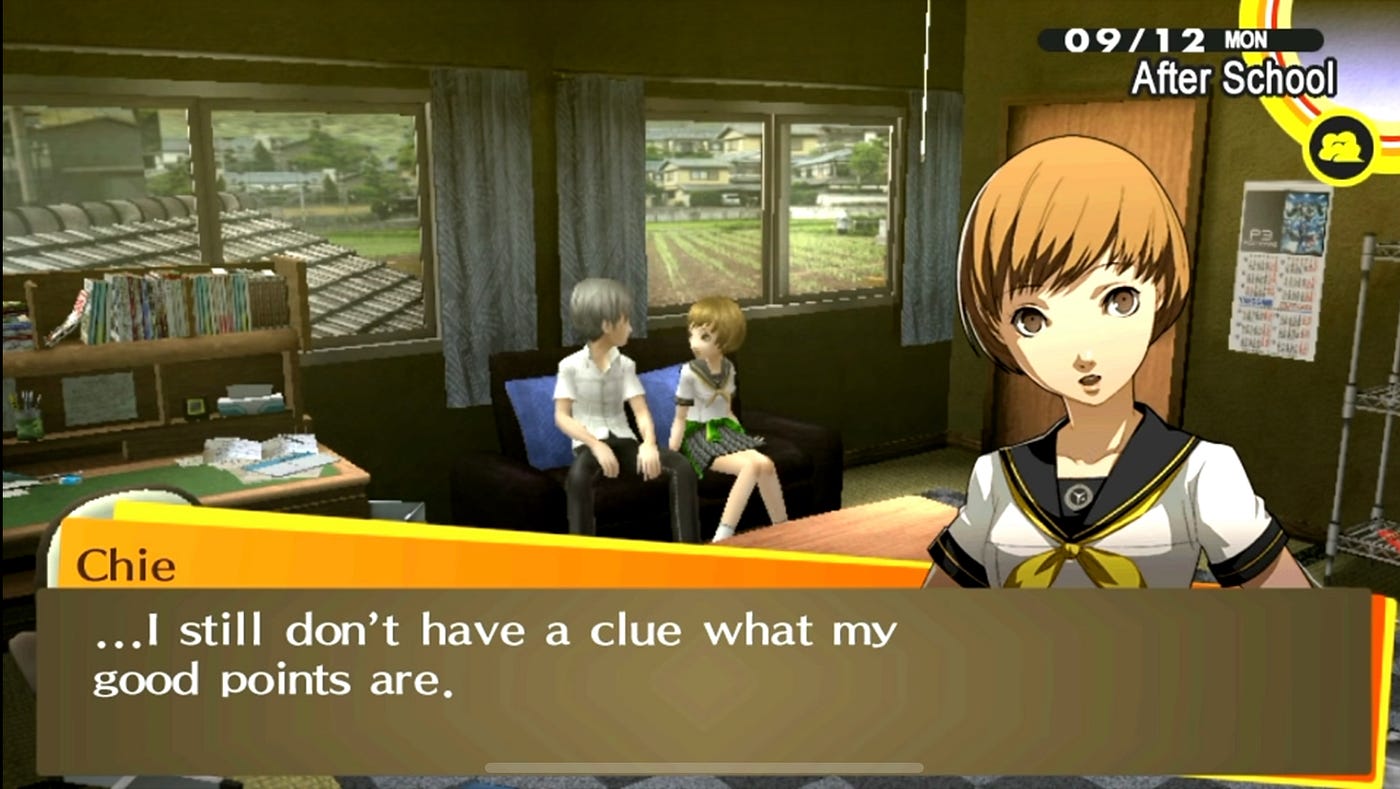Click the protagonist sitting on the couch
This screenshot has height=789, width=1400.
click(x=600, y=400)
